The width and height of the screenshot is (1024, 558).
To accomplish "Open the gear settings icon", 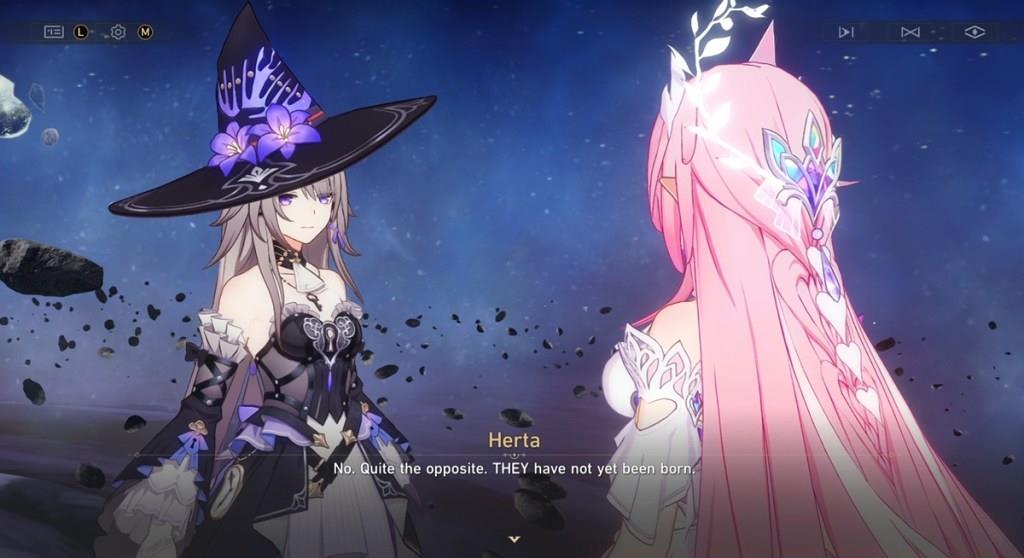I will pyautogui.click(x=118, y=32).
